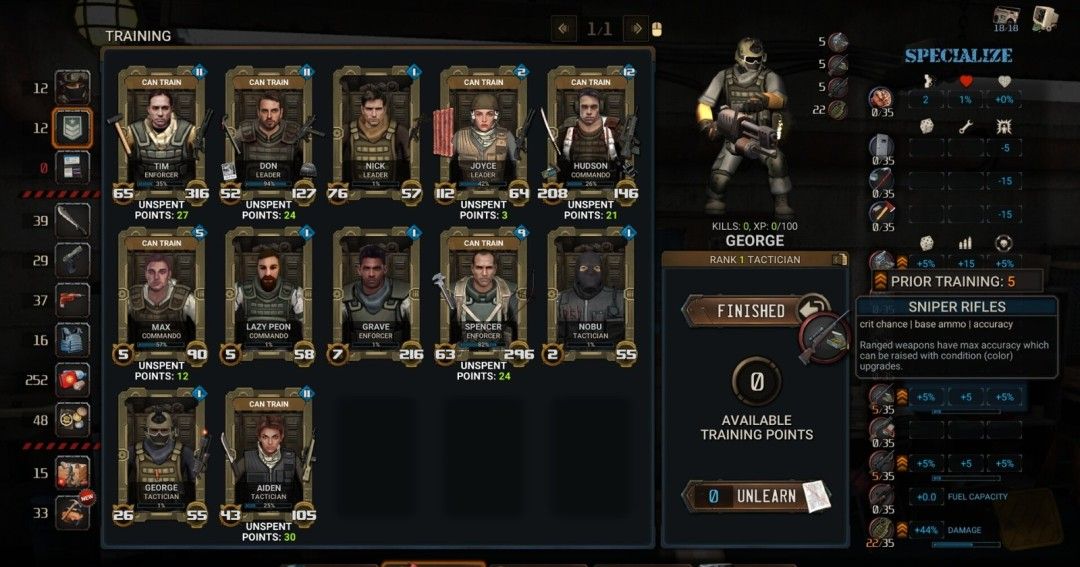Image resolution: width=1080 pixels, height=567 pixels.
Task: Select Spencer the Enforcer's card
Action: click(x=483, y=295)
